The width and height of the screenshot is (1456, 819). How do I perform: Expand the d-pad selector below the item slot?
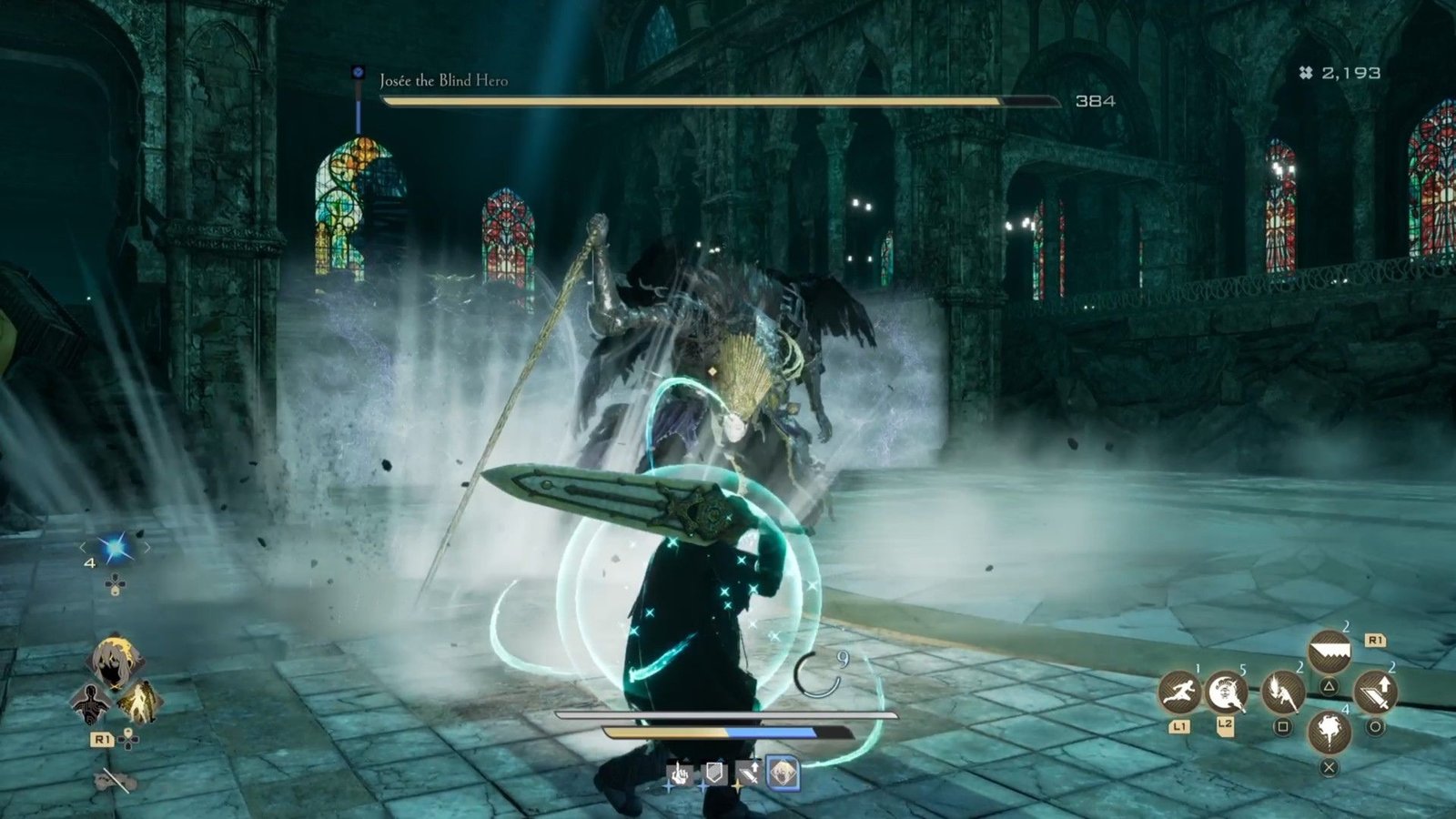[x=115, y=583]
